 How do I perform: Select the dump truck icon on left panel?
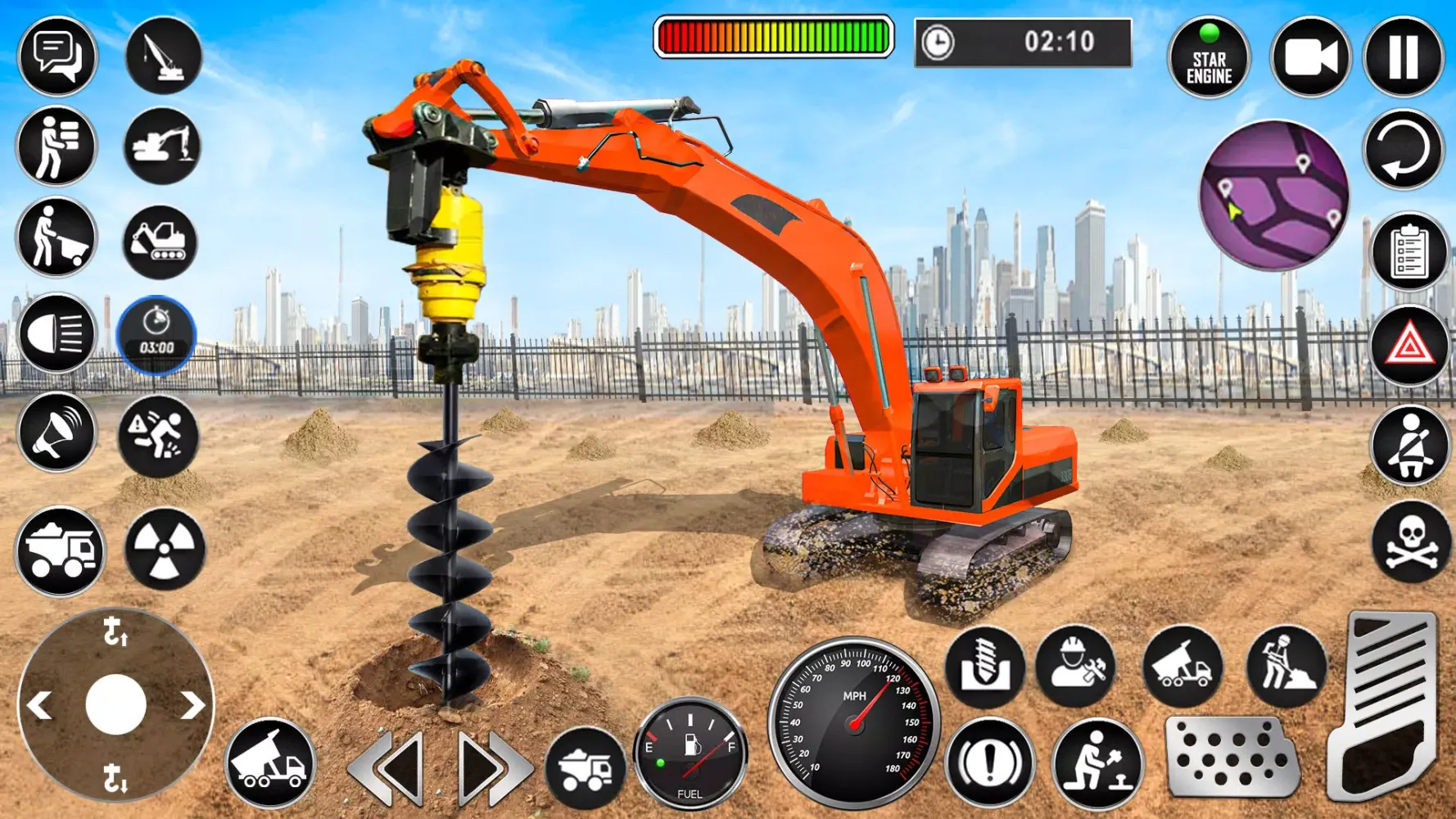coord(57,550)
